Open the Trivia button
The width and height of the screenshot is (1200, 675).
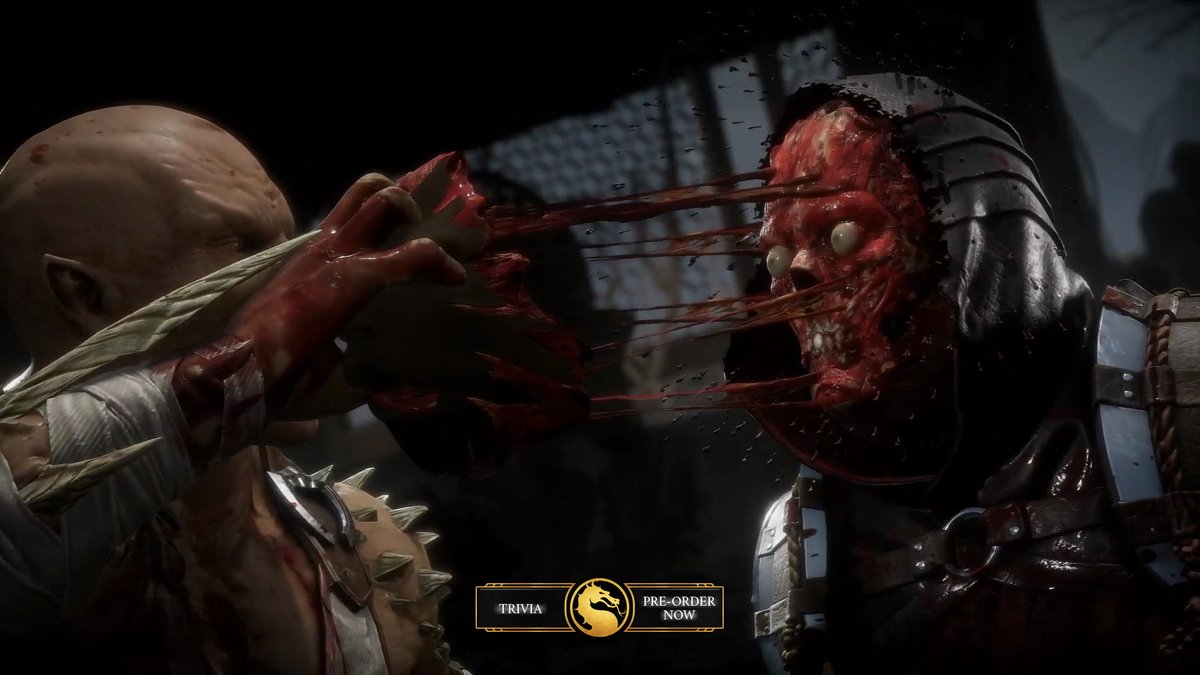pos(522,608)
